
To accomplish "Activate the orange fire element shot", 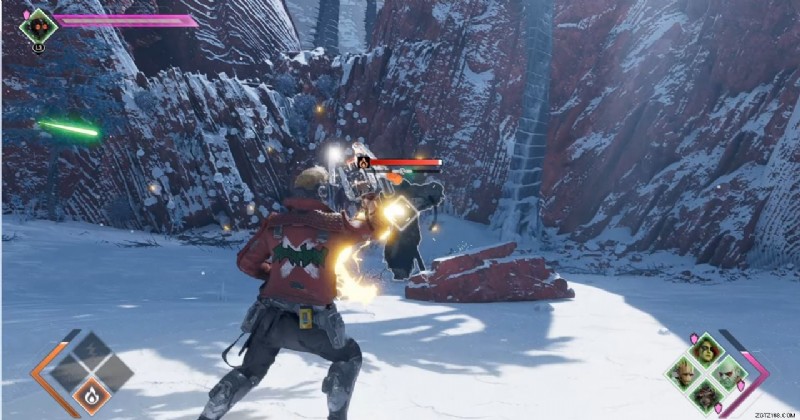I will click(91, 393).
